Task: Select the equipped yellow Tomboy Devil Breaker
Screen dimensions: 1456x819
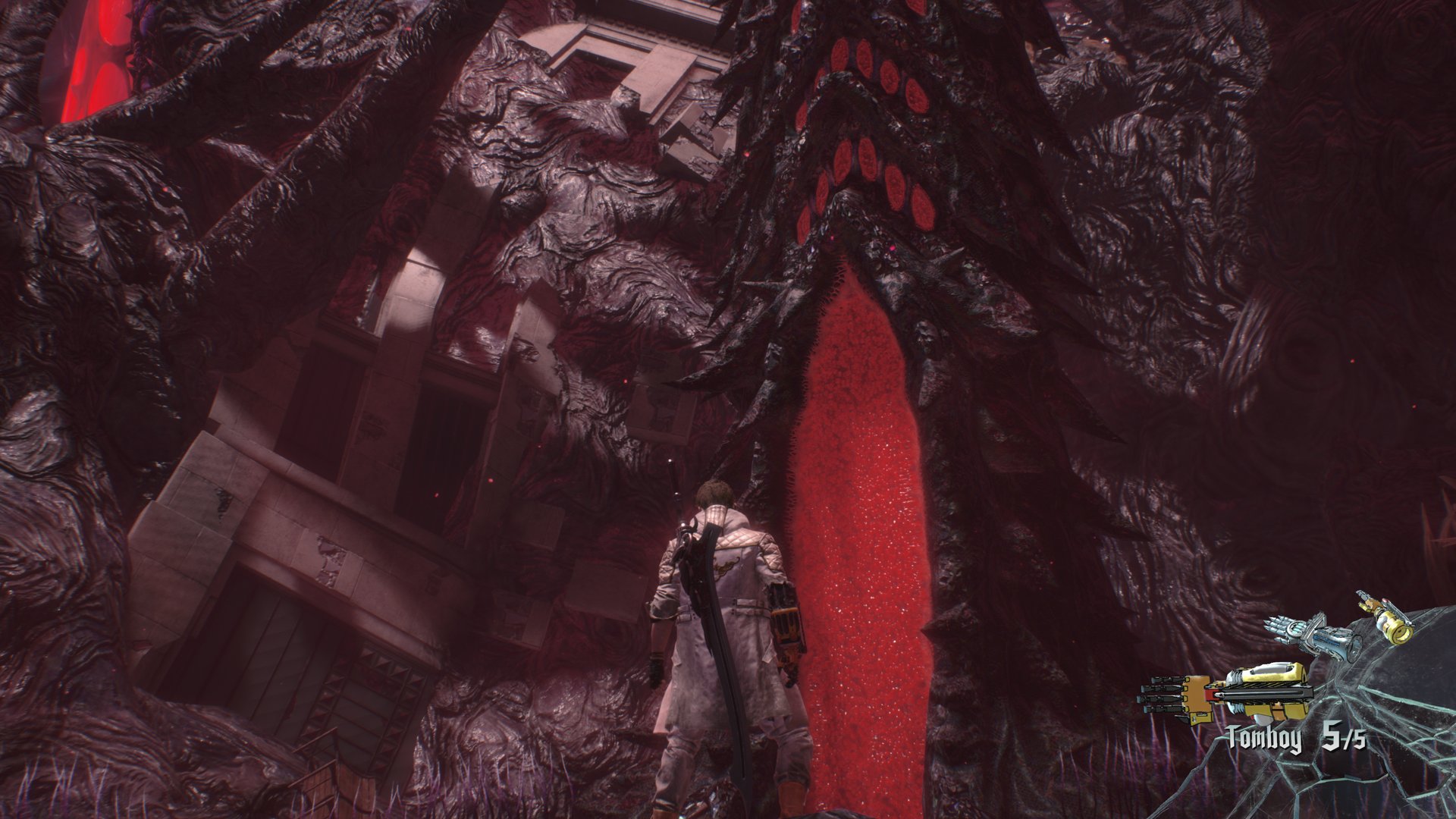Action: 1228,692
